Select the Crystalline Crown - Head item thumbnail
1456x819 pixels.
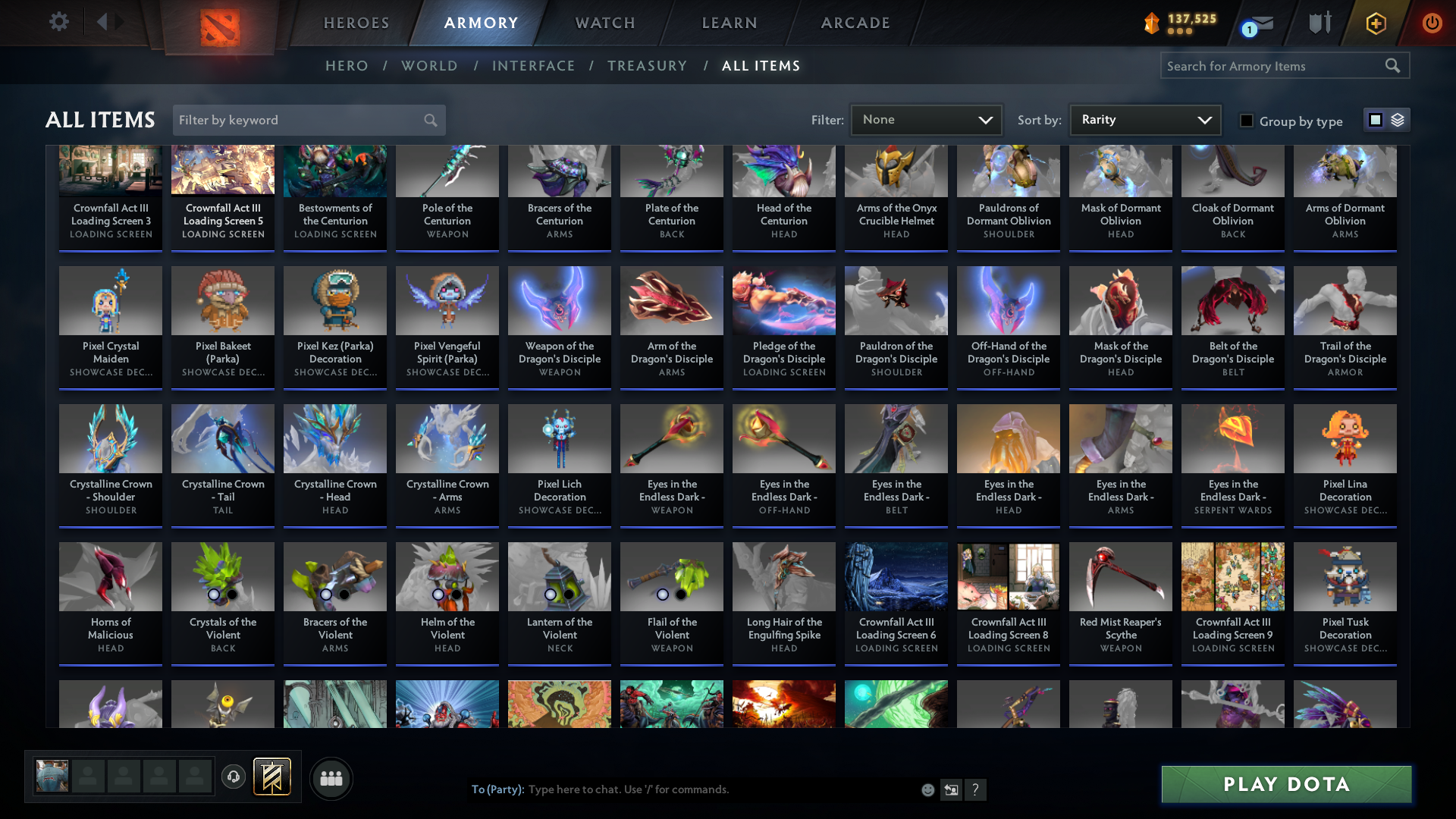click(x=334, y=438)
